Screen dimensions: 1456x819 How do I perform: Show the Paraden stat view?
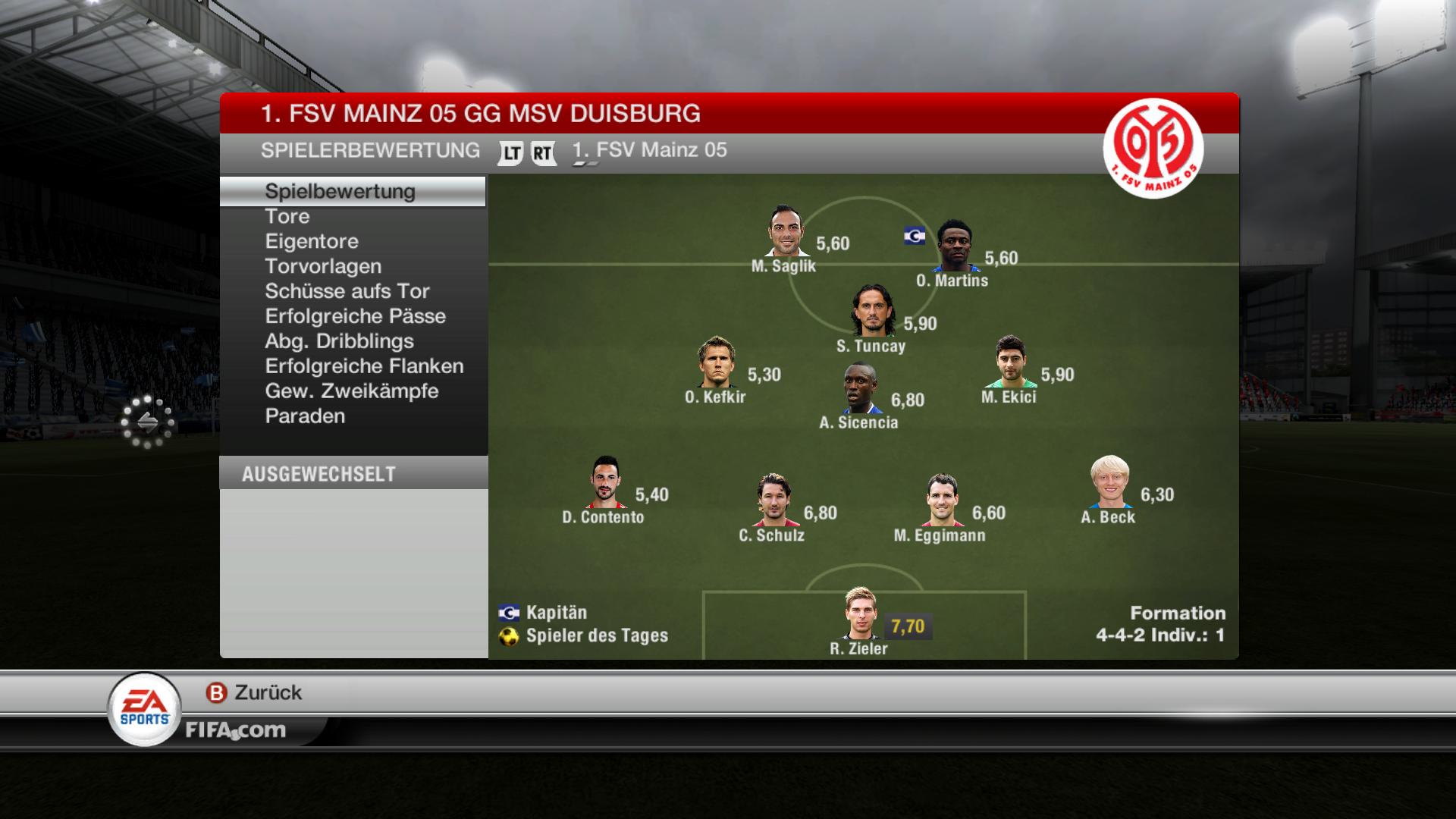point(305,417)
